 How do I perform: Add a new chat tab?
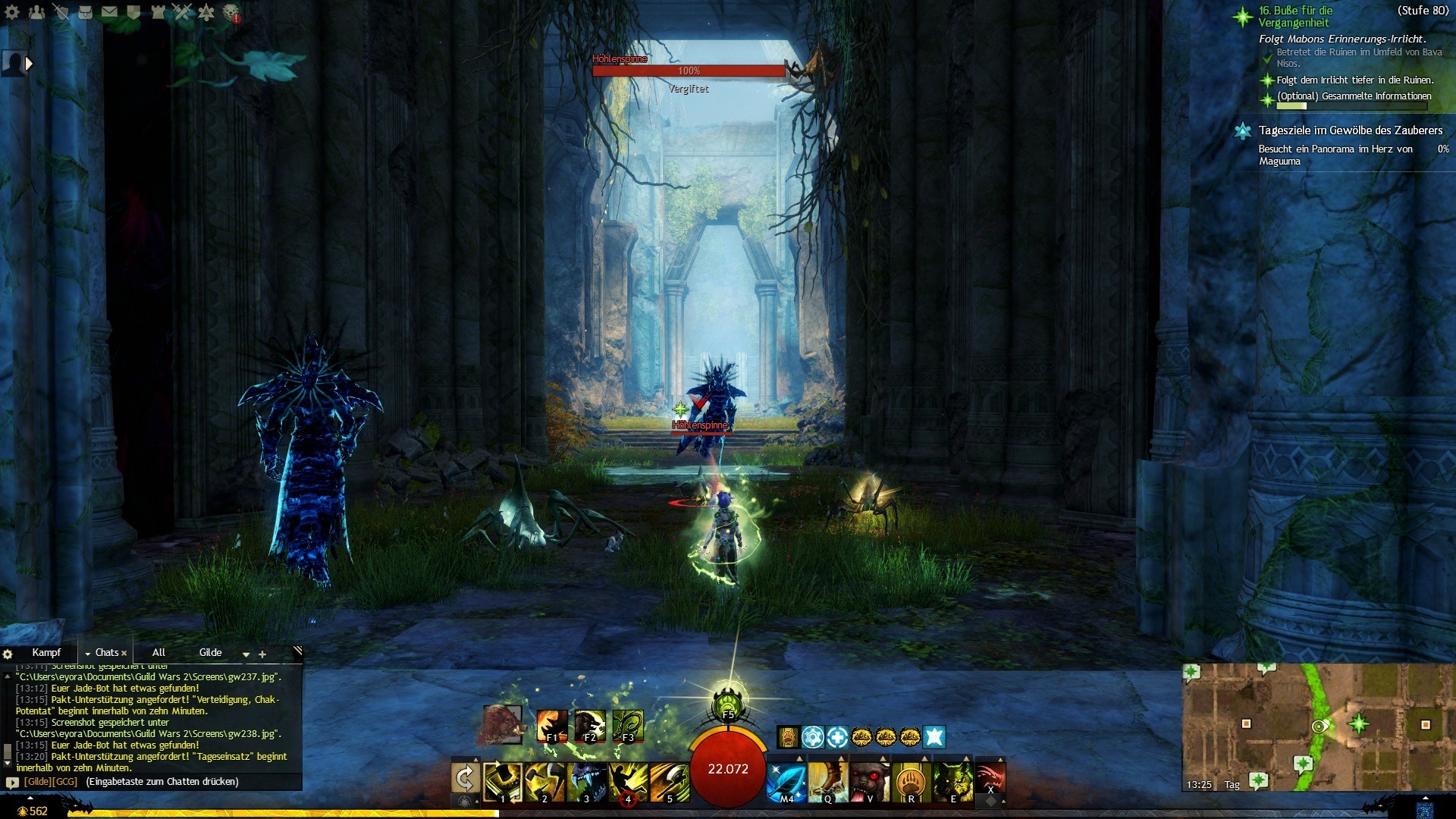pos(262,654)
